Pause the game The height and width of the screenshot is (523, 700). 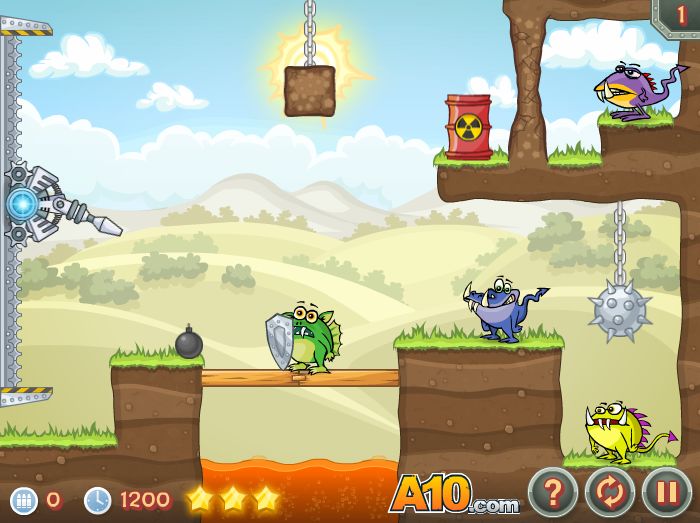click(x=666, y=492)
